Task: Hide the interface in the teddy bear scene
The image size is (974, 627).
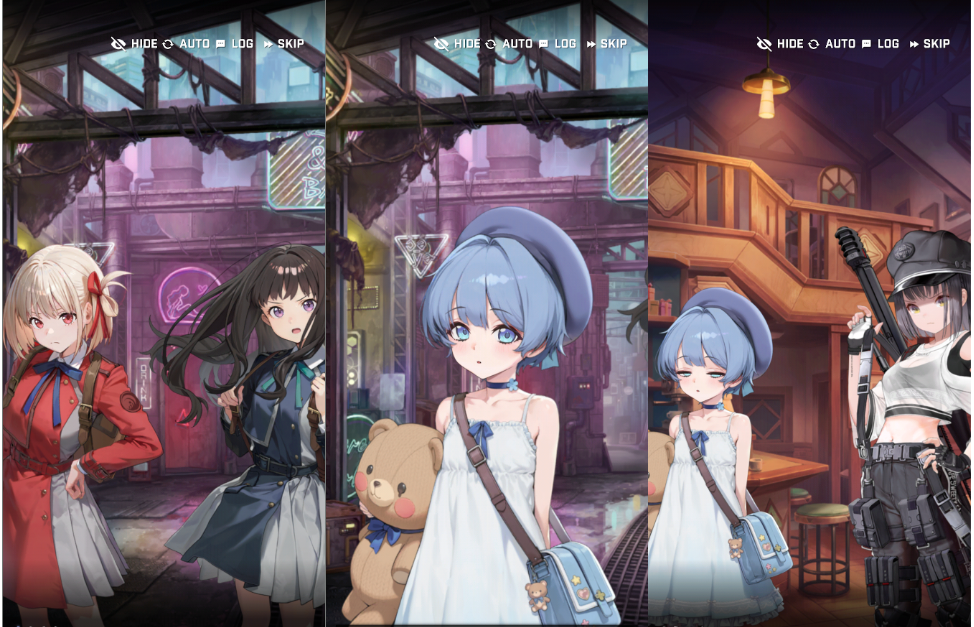Action: pos(457,44)
